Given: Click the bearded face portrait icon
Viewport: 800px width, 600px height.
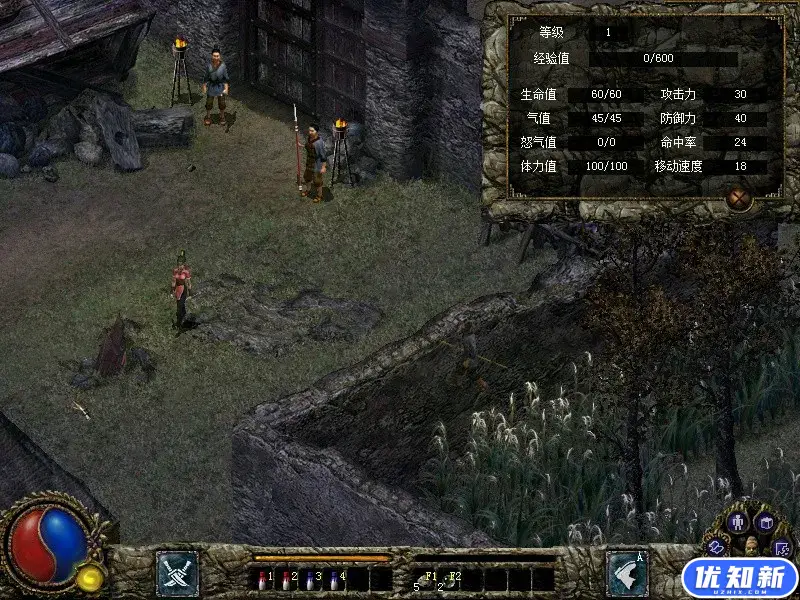Looking at the screenshot, I should click(750, 546).
